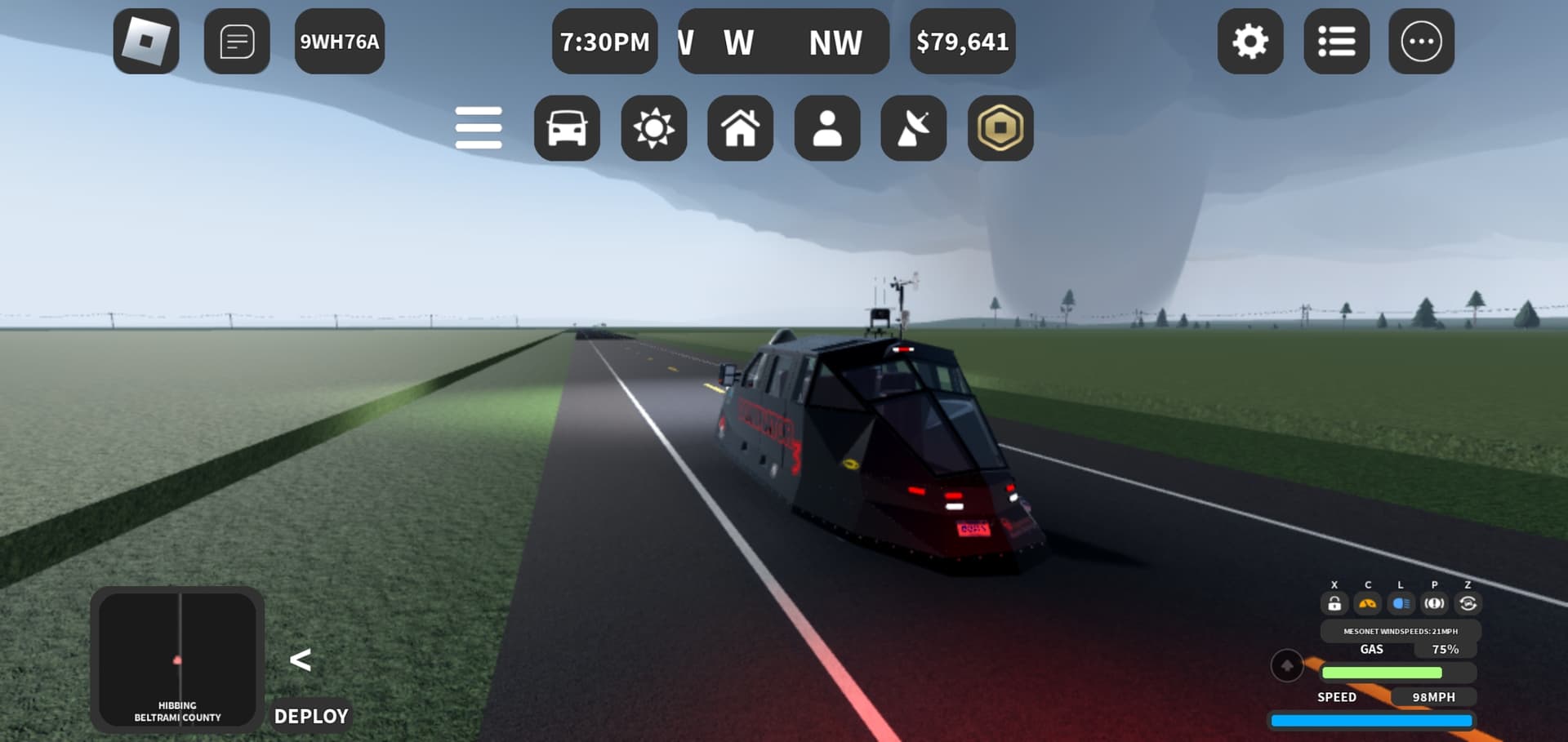The width and height of the screenshot is (1568, 742).
Task: Open the home menu
Action: click(x=740, y=127)
